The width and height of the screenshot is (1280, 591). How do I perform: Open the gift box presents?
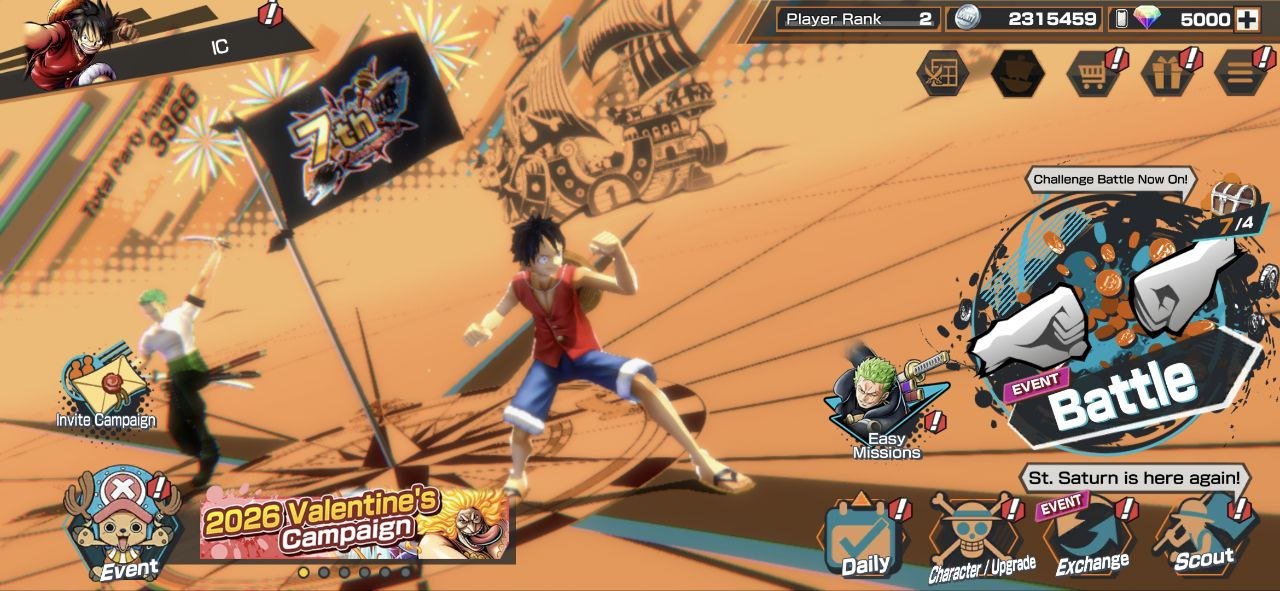pyautogui.click(x=1166, y=74)
